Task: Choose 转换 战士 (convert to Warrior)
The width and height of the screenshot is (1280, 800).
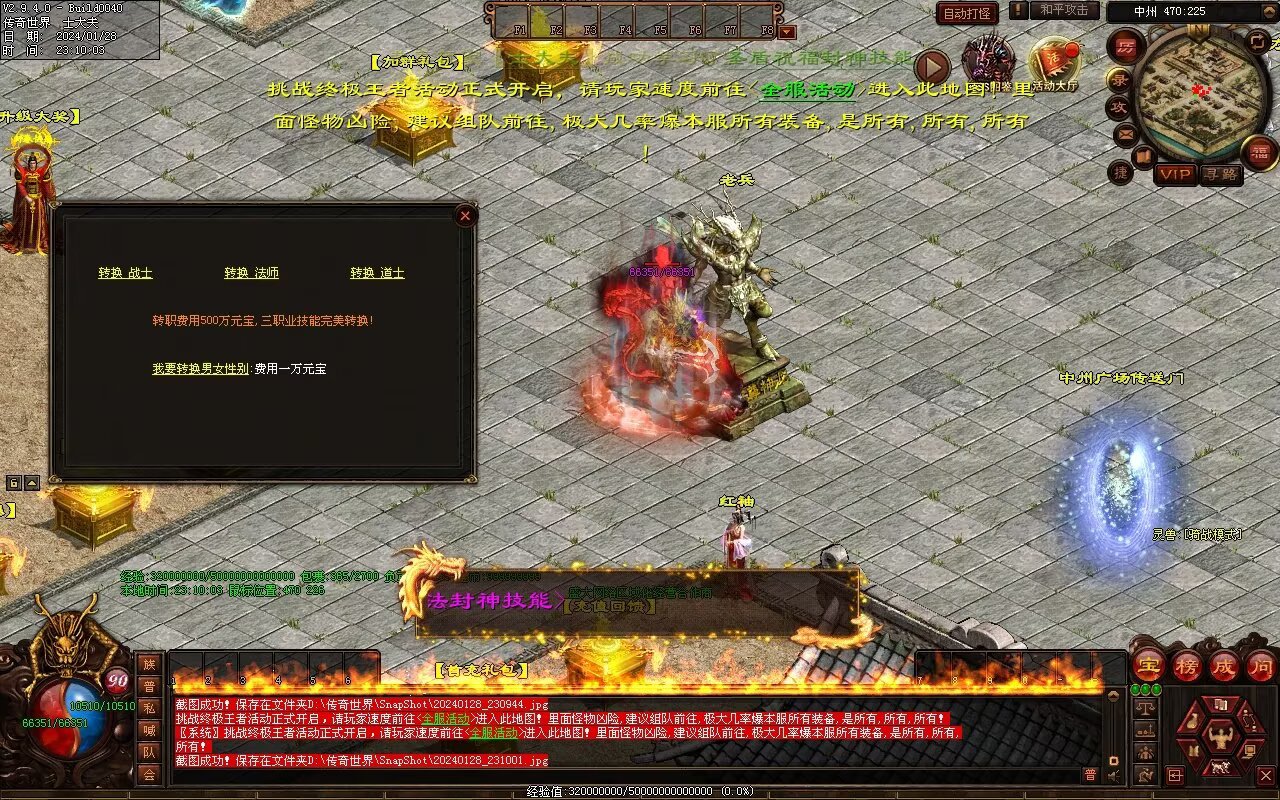Action: [x=125, y=273]
